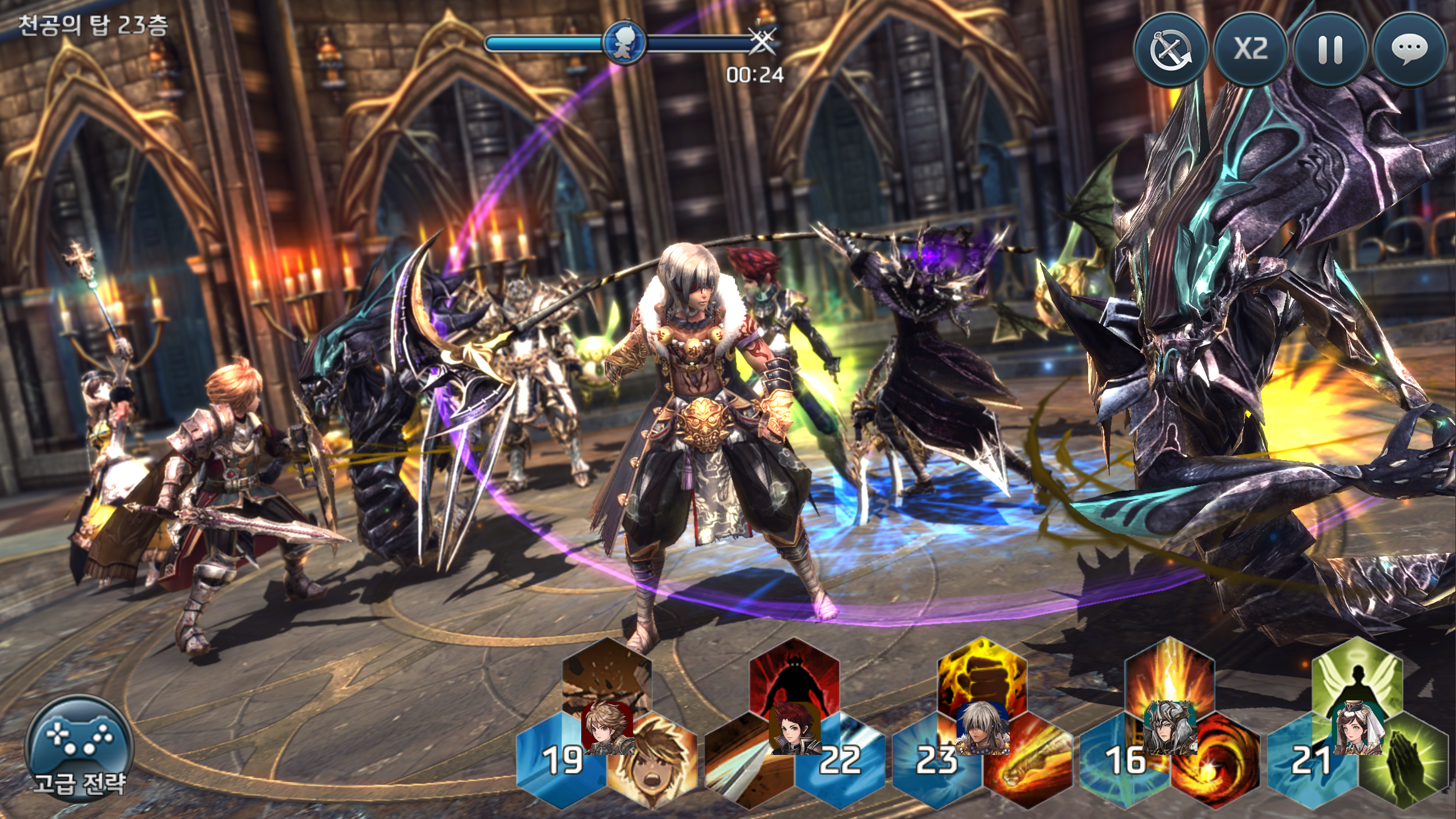Toggle the X2 battle speed
This screenshot has height=819, width=1456.
click(x=1250, y=49)
